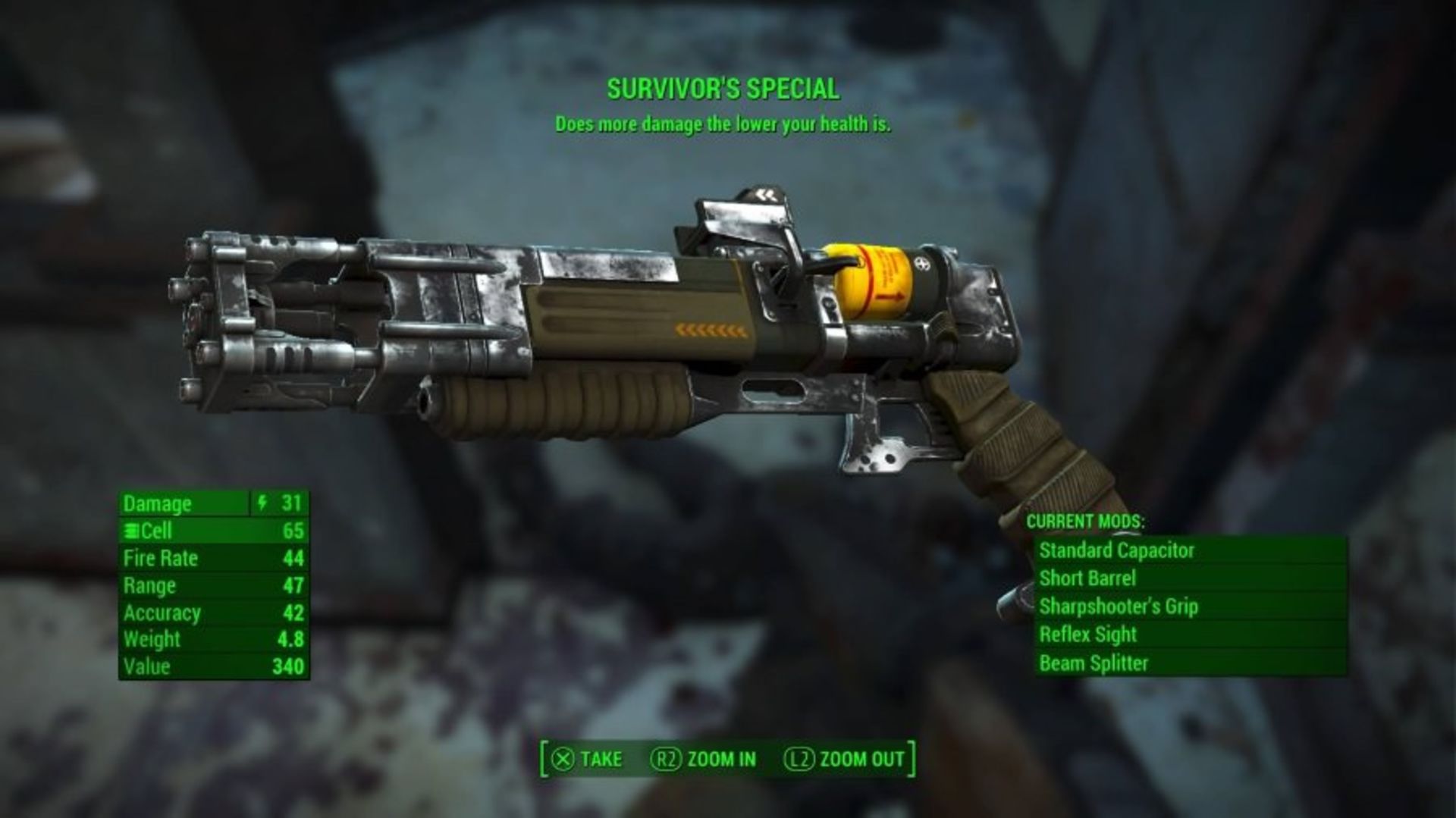This screenshot has width=1456, height=818.
Task: Click the Sharpshooter's Grip mod entry
Action: 1118,606
